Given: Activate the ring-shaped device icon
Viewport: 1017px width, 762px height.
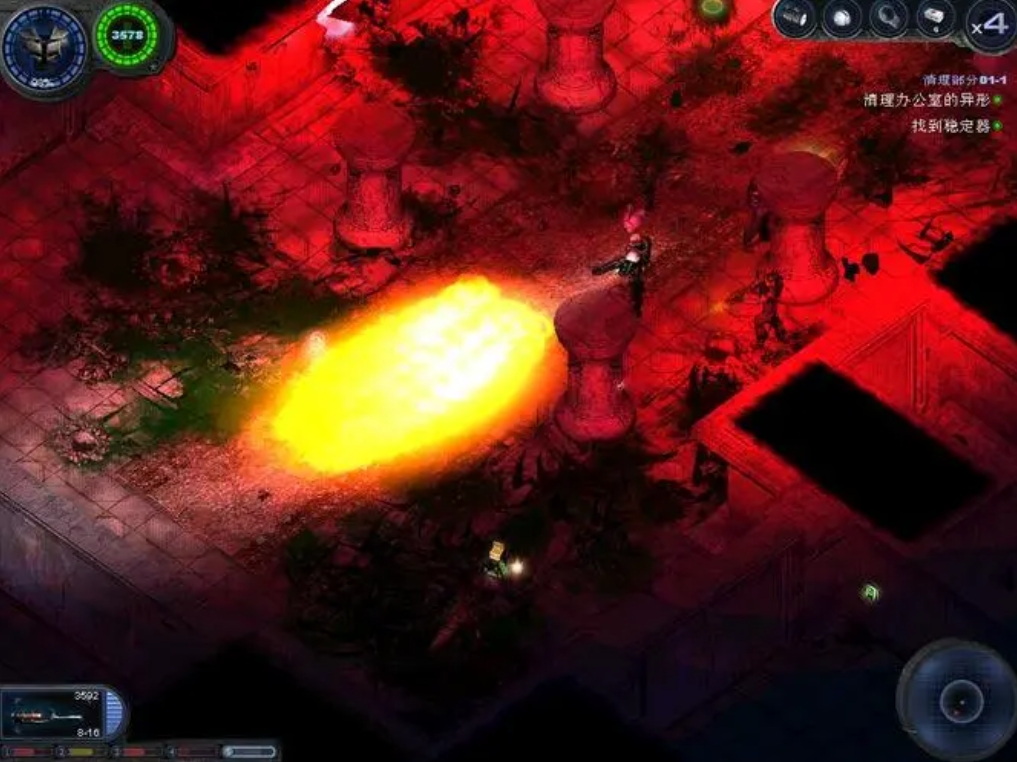Looking at the screenshot, I should 888,19.
